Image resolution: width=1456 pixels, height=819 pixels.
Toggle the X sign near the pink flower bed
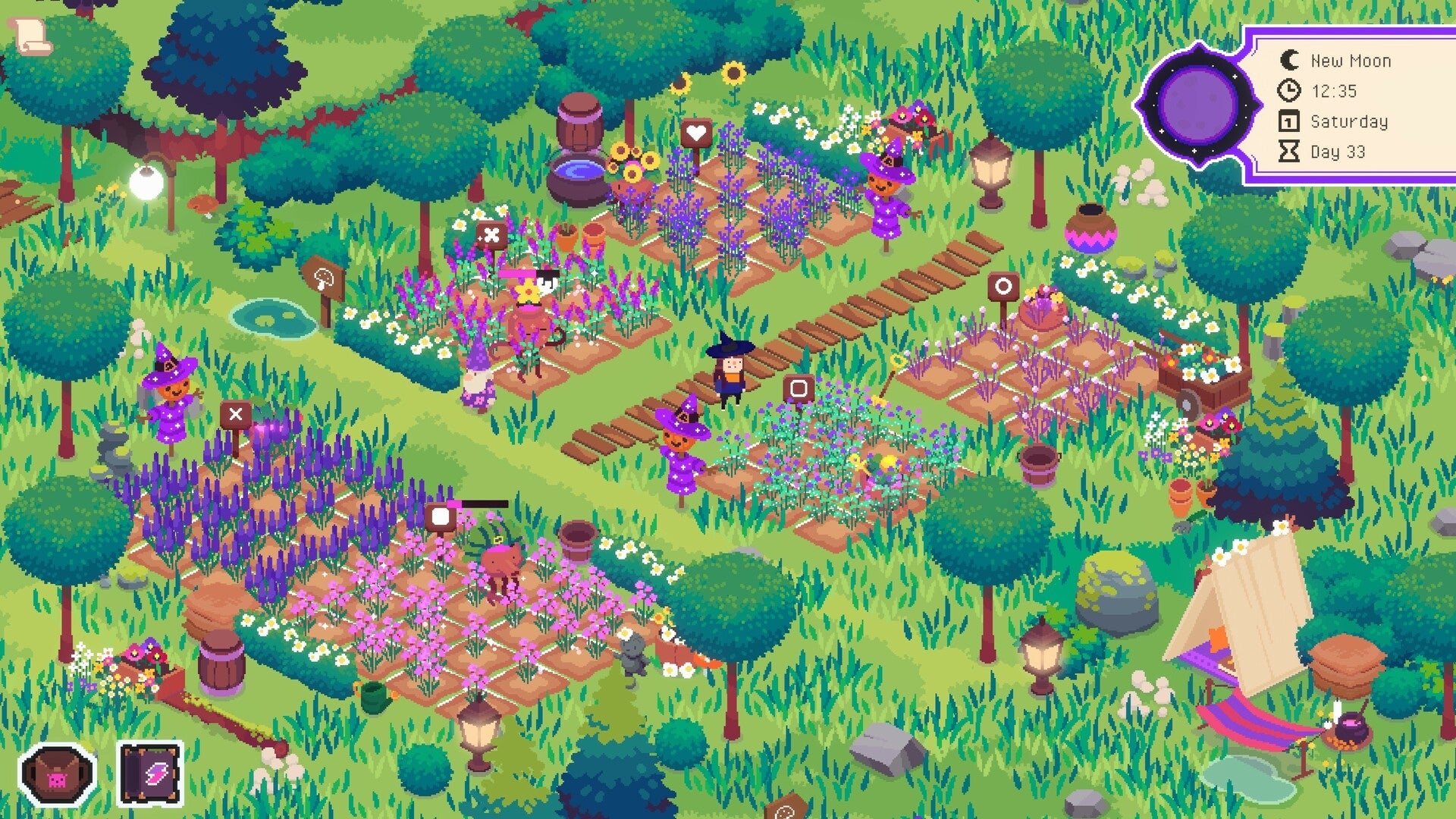tap(493, 233)
